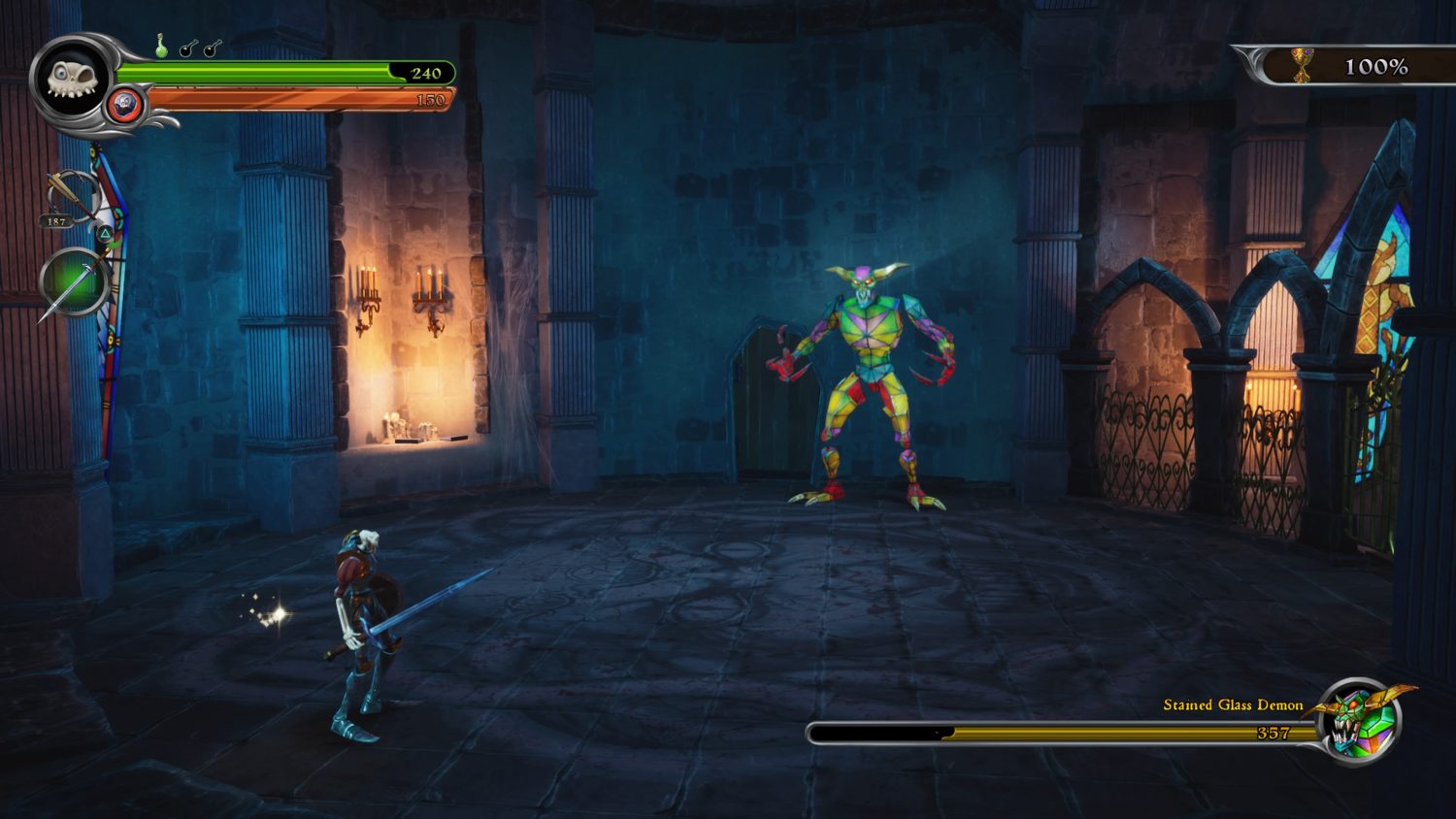Viewport: 1456px width, 819px height.
Task: Click the full green life bottle
Action: coord(162,46)
